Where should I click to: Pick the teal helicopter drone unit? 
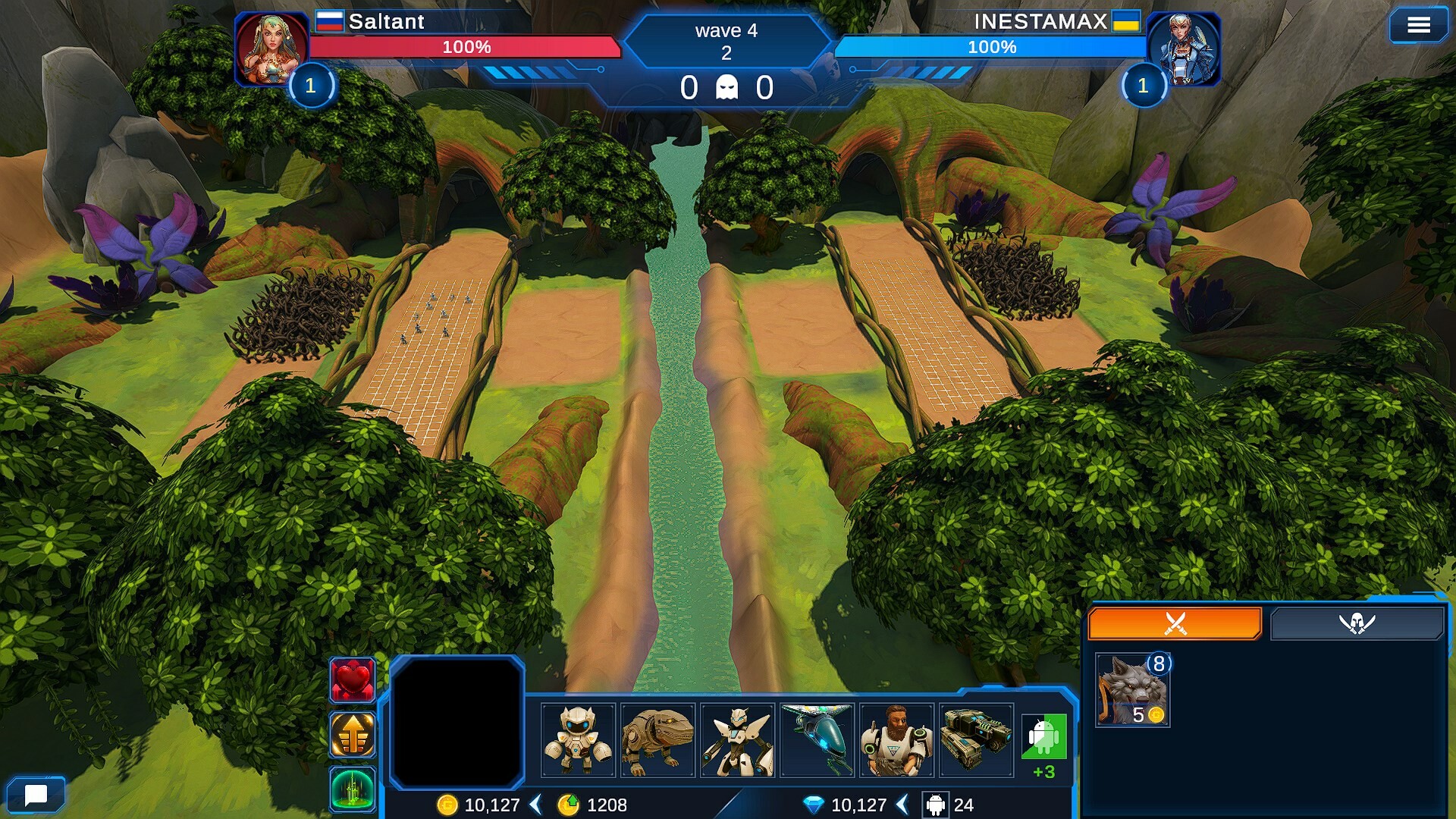[x=817, y=740]
